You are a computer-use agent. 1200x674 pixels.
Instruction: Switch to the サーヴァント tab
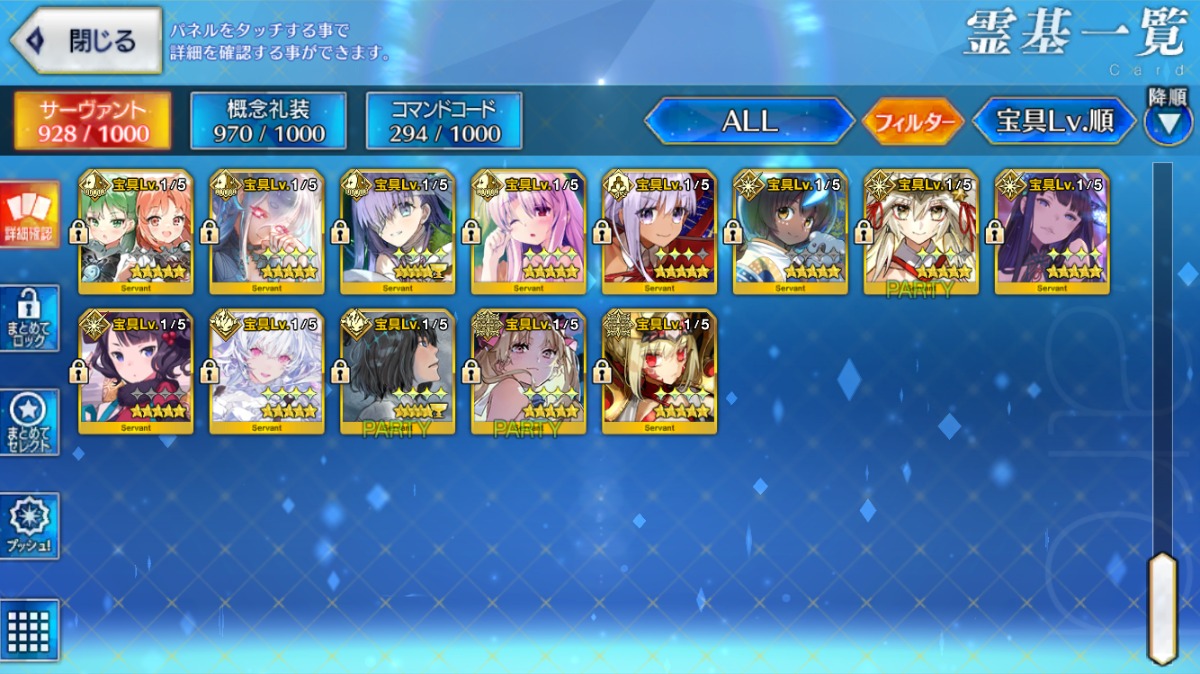pos(92,121)
